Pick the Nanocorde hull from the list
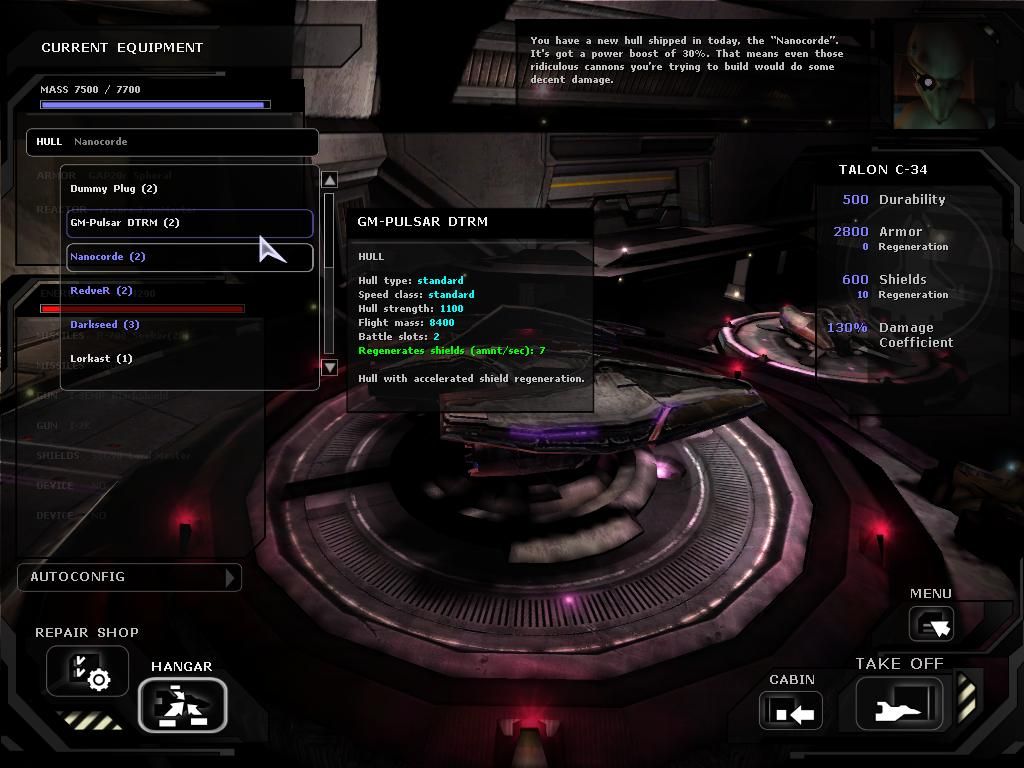The height and width of the screenshot is (768, 1024). click(x=108, y=257)
